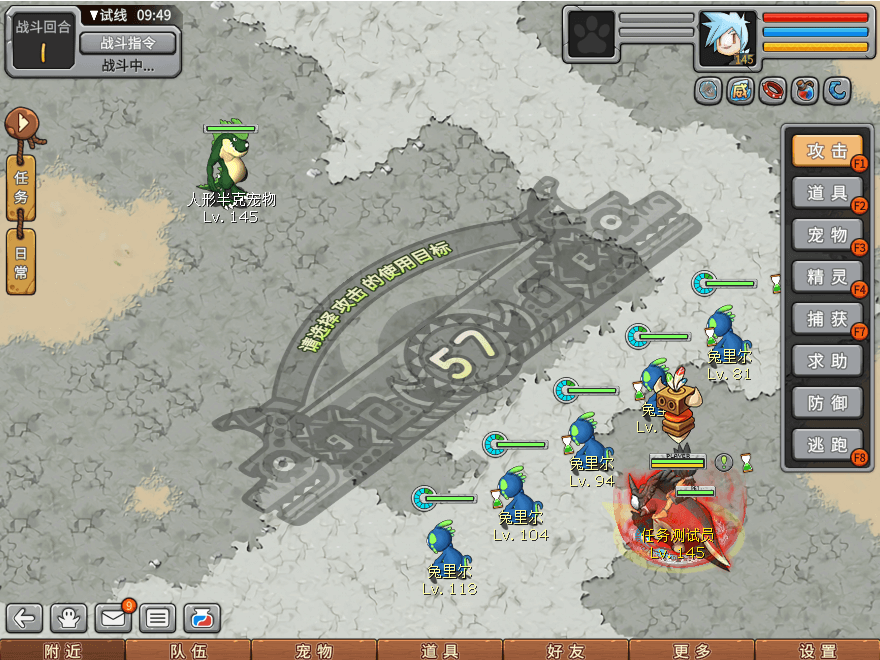Switch to the 附近 (Nearby) tab
Screen dimensions: 880x660
62,651
